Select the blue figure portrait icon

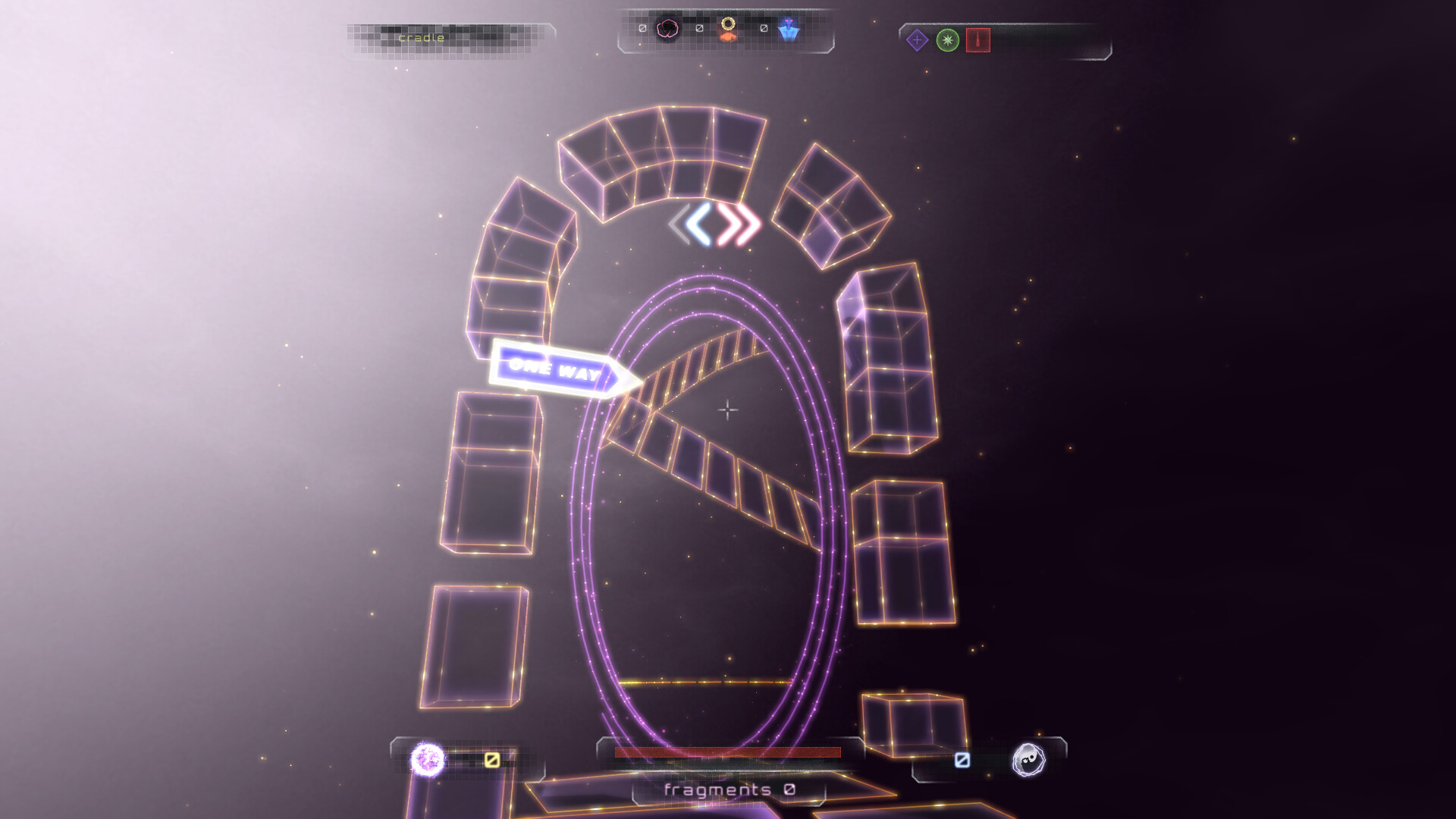point(789,28)
